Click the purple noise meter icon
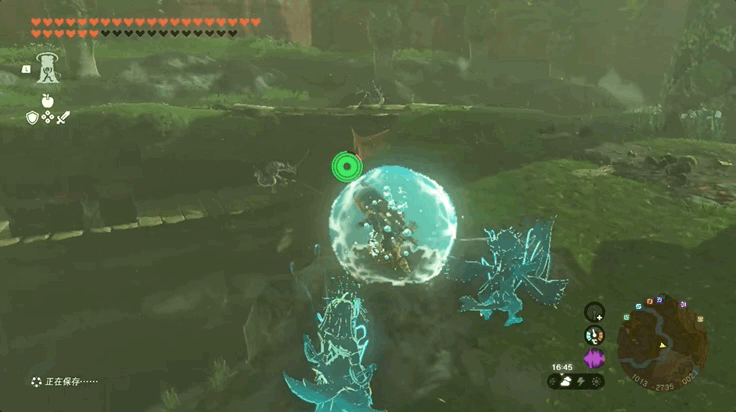 click(594, 358)
